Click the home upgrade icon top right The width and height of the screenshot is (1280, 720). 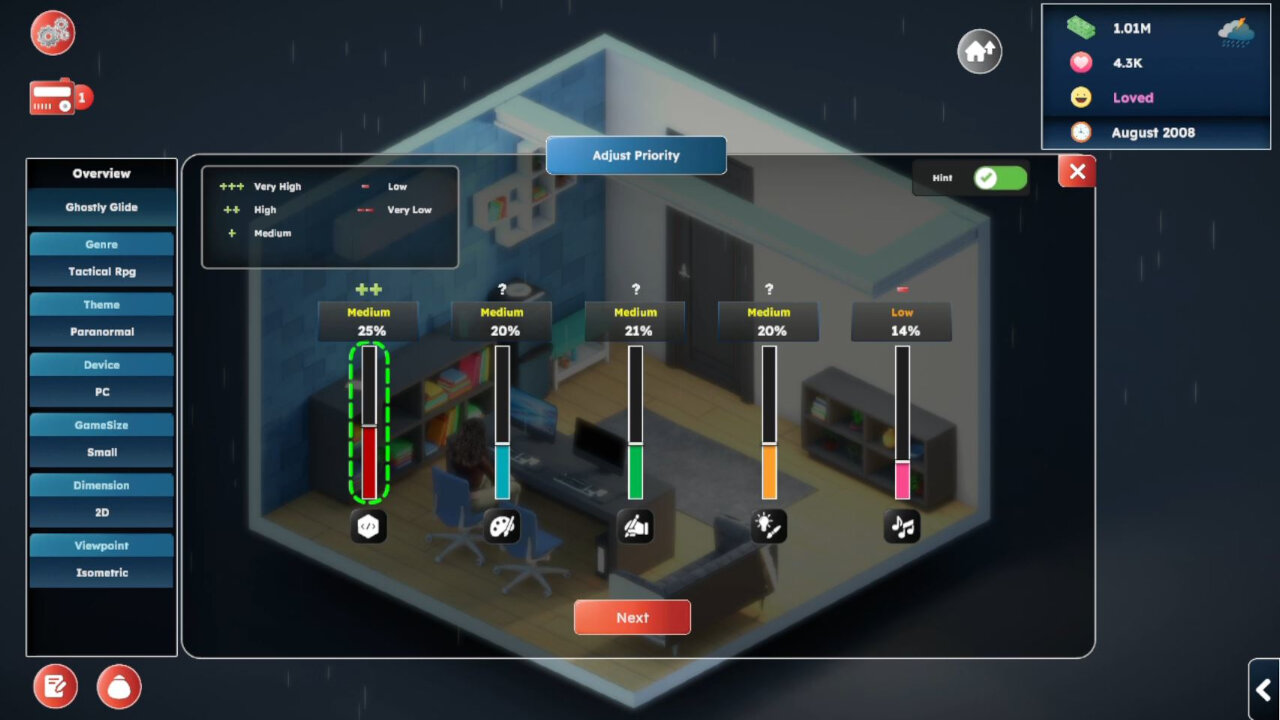[x=977, y=51]
